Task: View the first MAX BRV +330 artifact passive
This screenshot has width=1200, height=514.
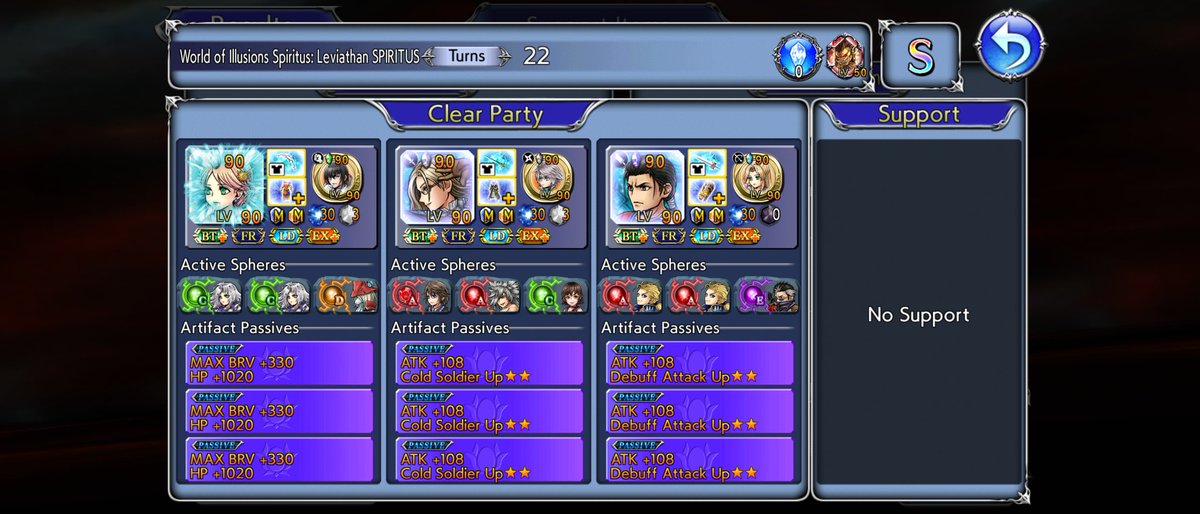Action: pyautogui.click(x=279, y=362)
